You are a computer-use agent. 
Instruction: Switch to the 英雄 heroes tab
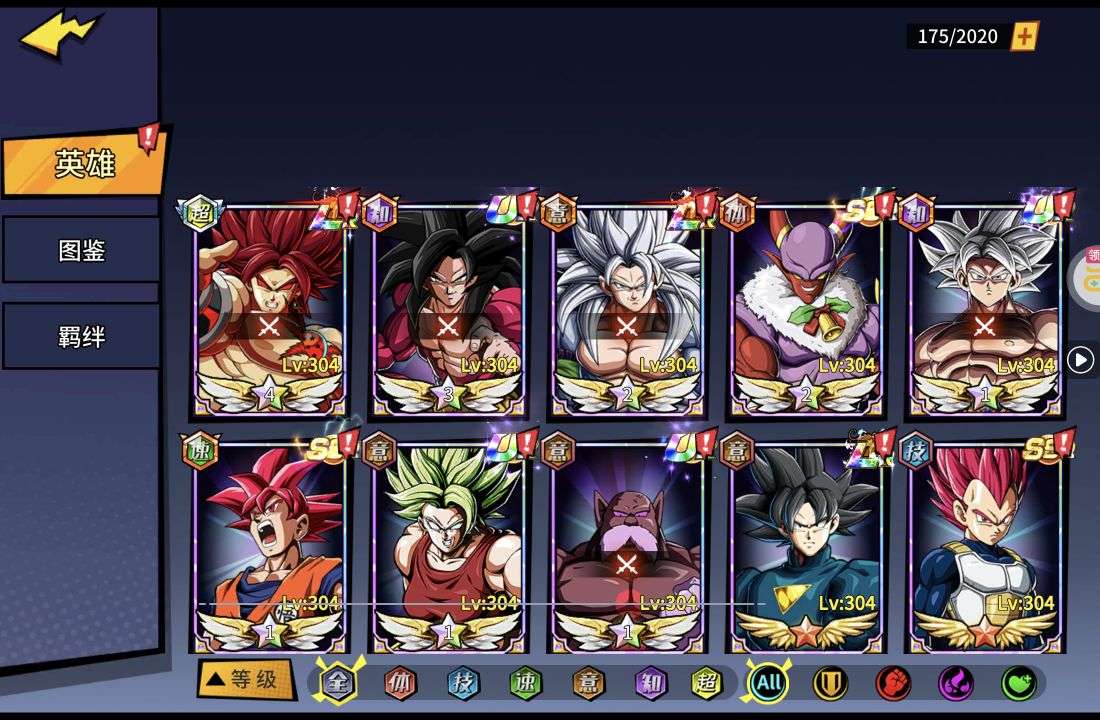pyautogui.click(x=84, y=164)
